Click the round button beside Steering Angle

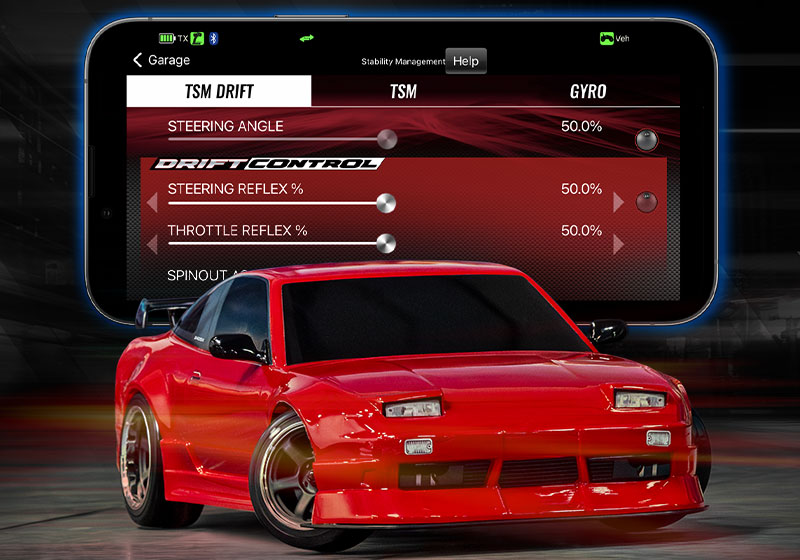pos(647,139)
